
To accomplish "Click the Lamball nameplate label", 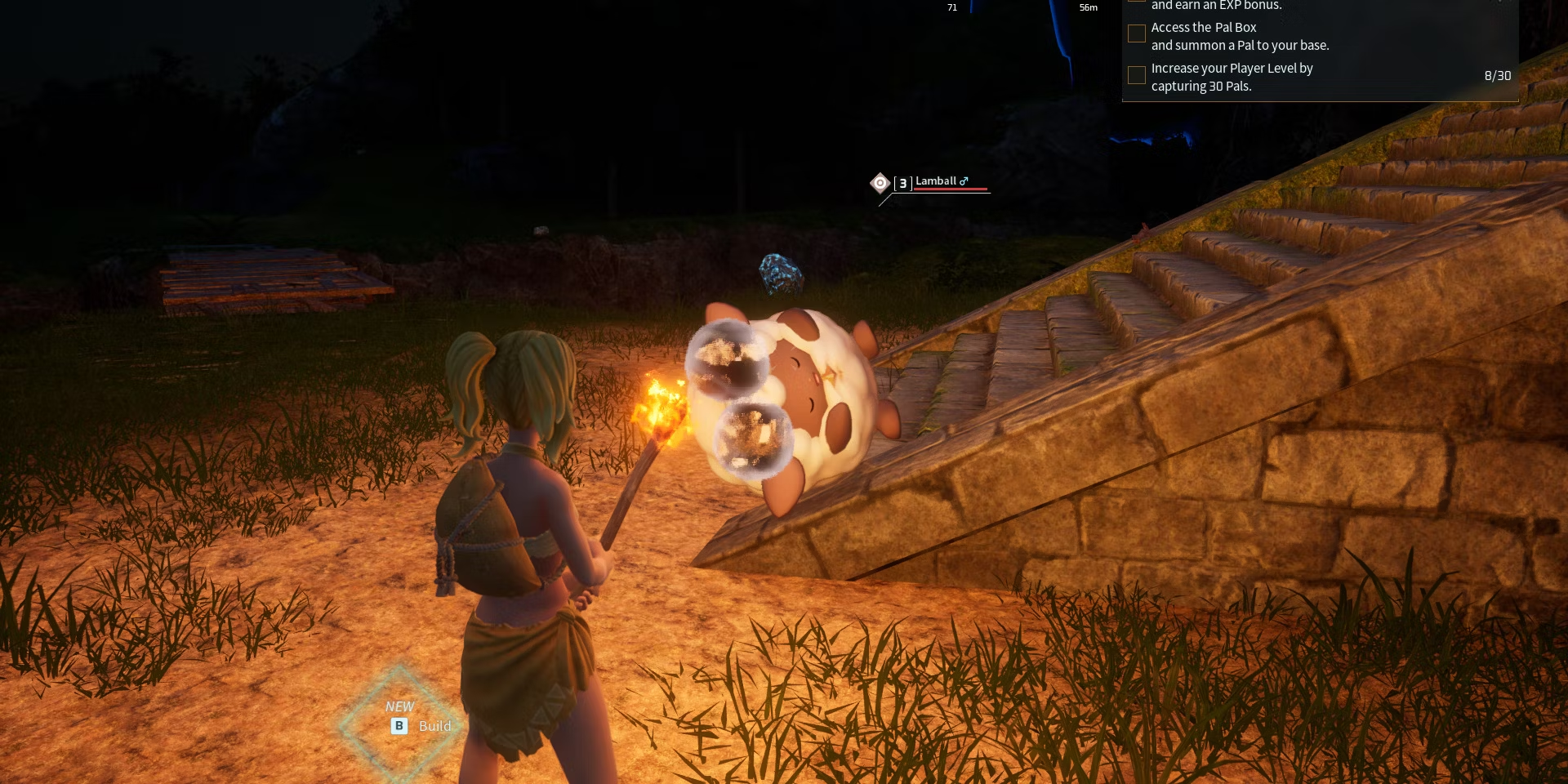I will point(936,181).
